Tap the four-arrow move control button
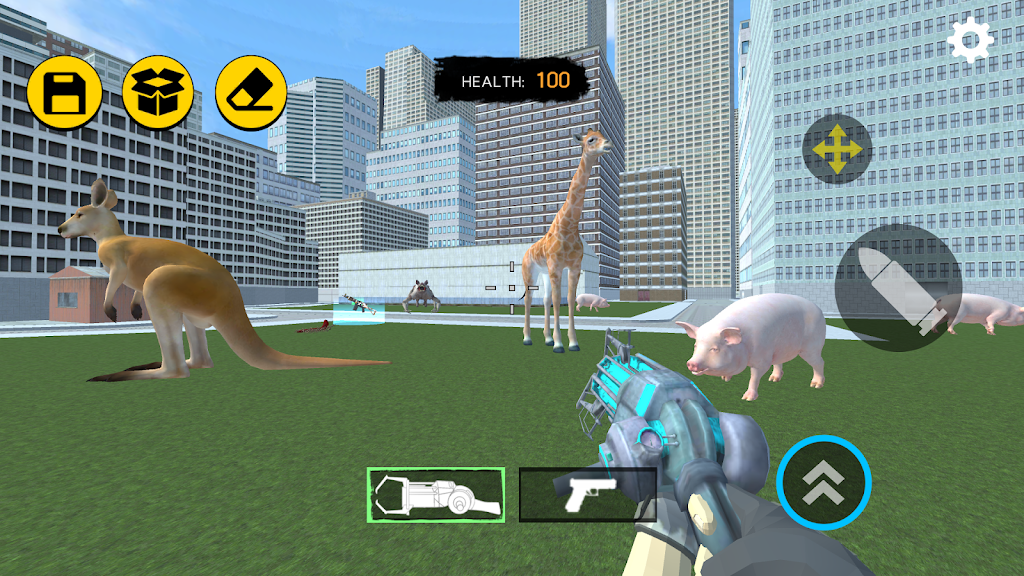1024x576 pixels. (837, 149)
